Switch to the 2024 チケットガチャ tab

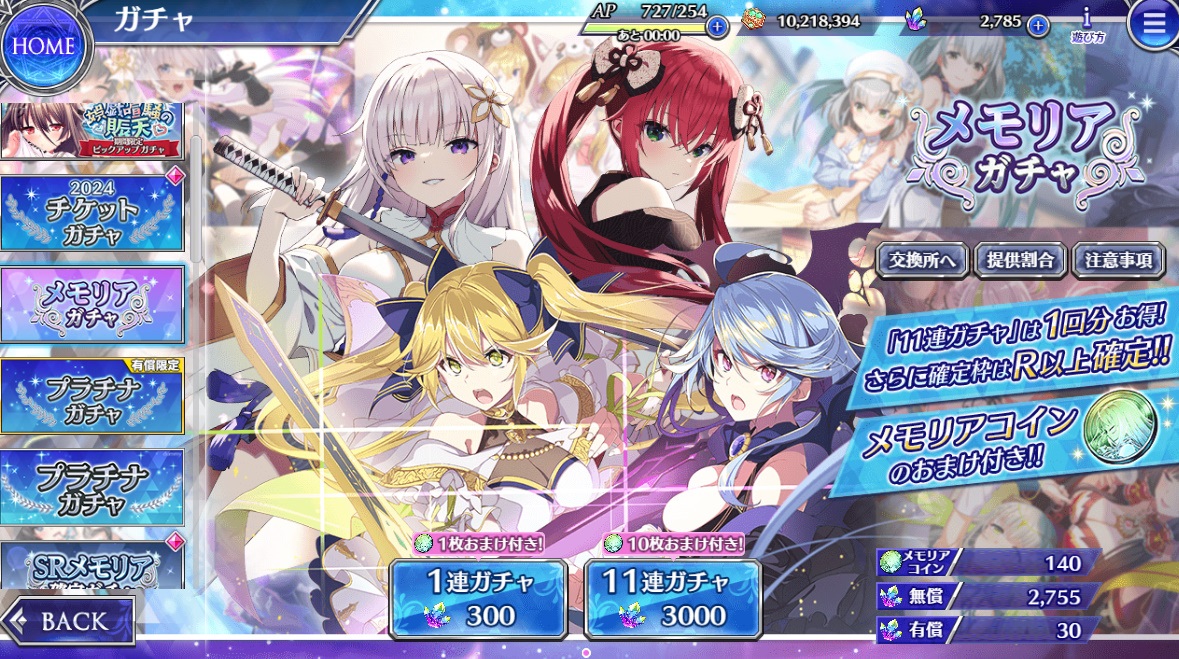92,214
